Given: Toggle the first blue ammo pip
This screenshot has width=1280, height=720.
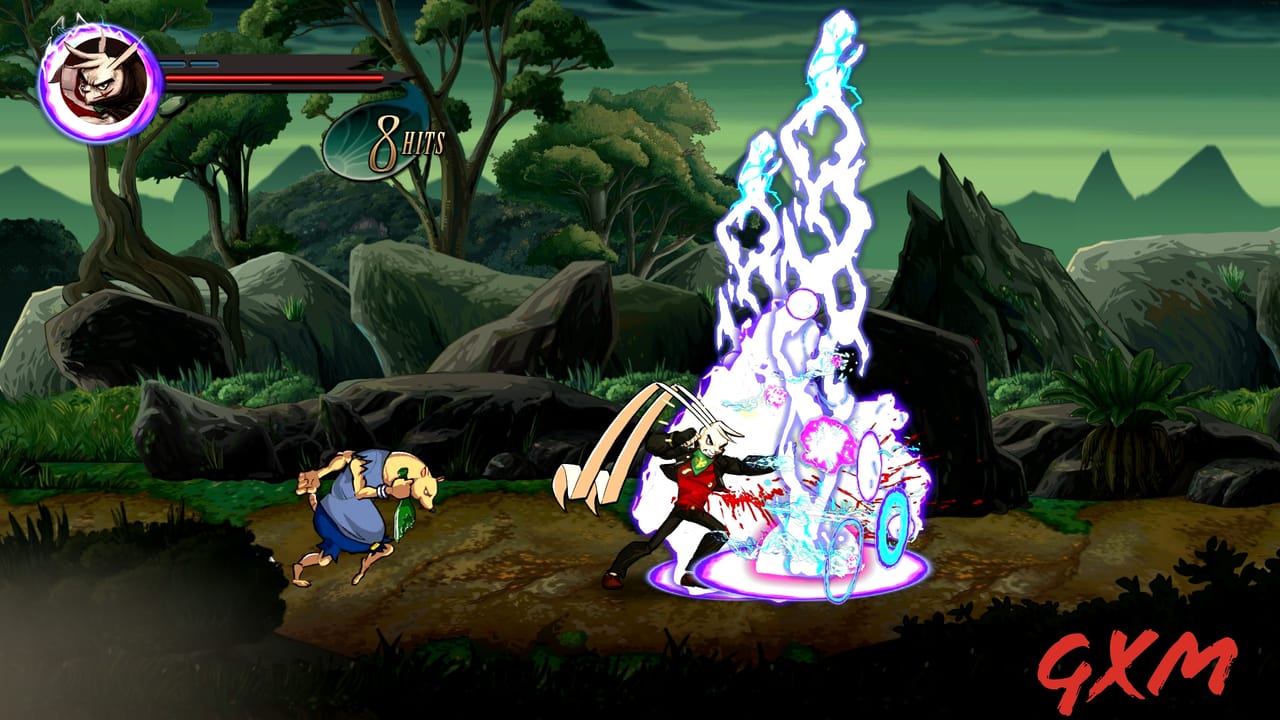Looking at the screenshot, I should pyautogui.click(x=174, y=62).
